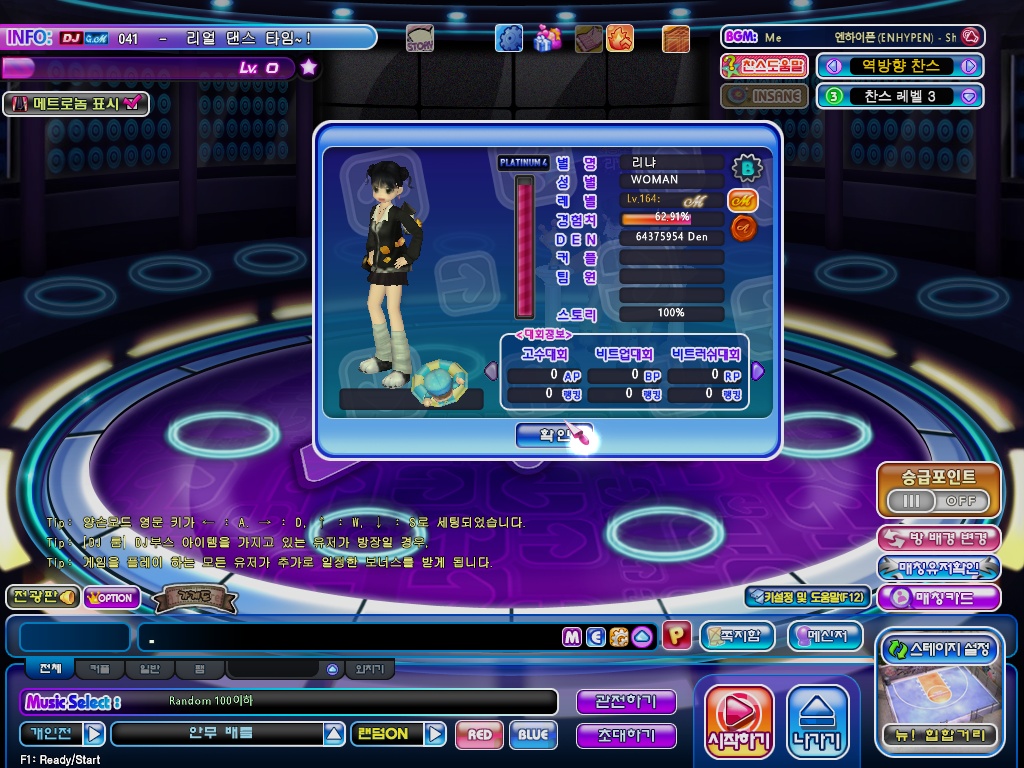The height and width of the screenshot is (768, 1024).
Task: Open 키설정 및 도움말 help button
Action: click(x=806, y=597)
